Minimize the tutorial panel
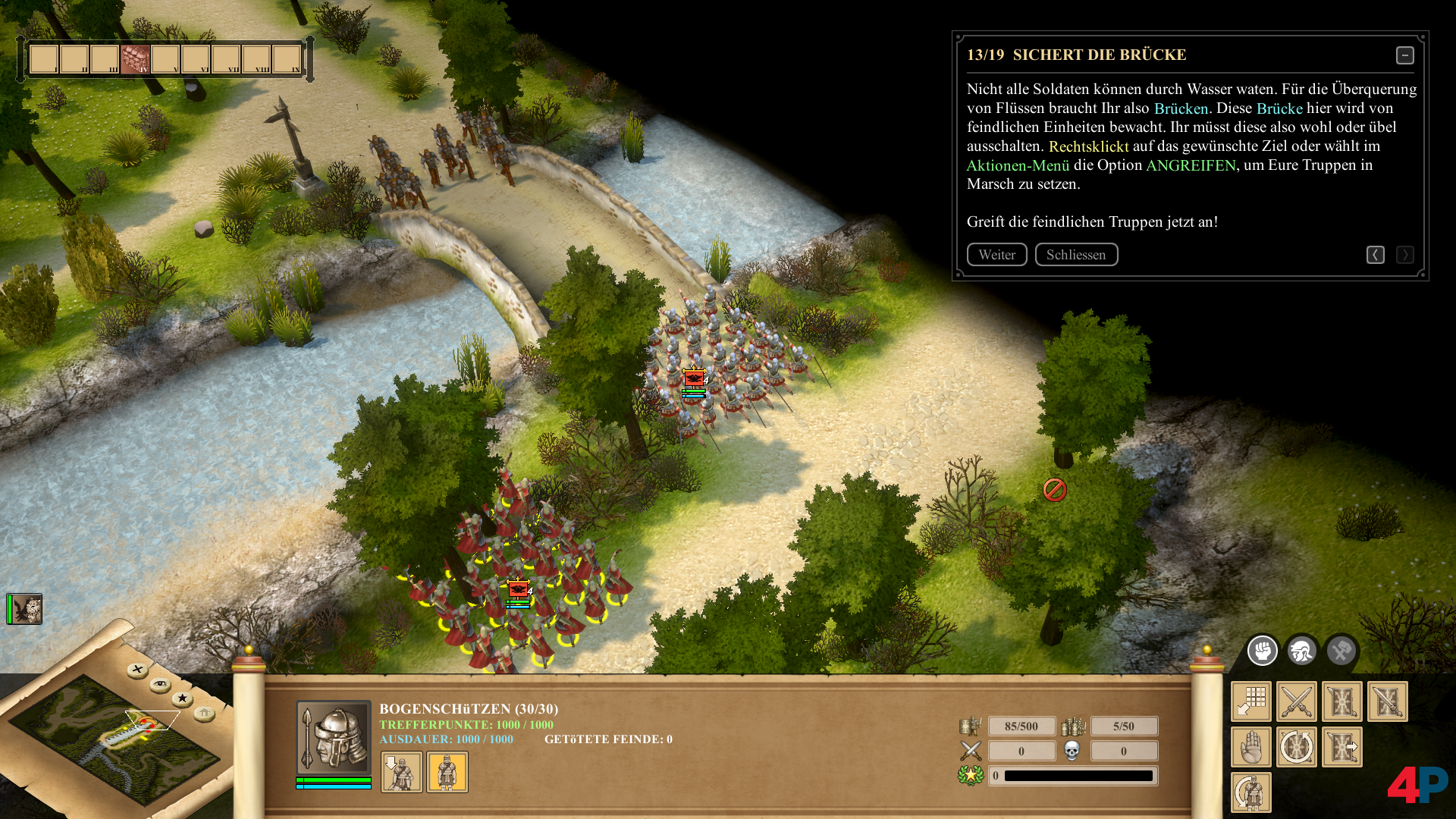 (1404, 55)
